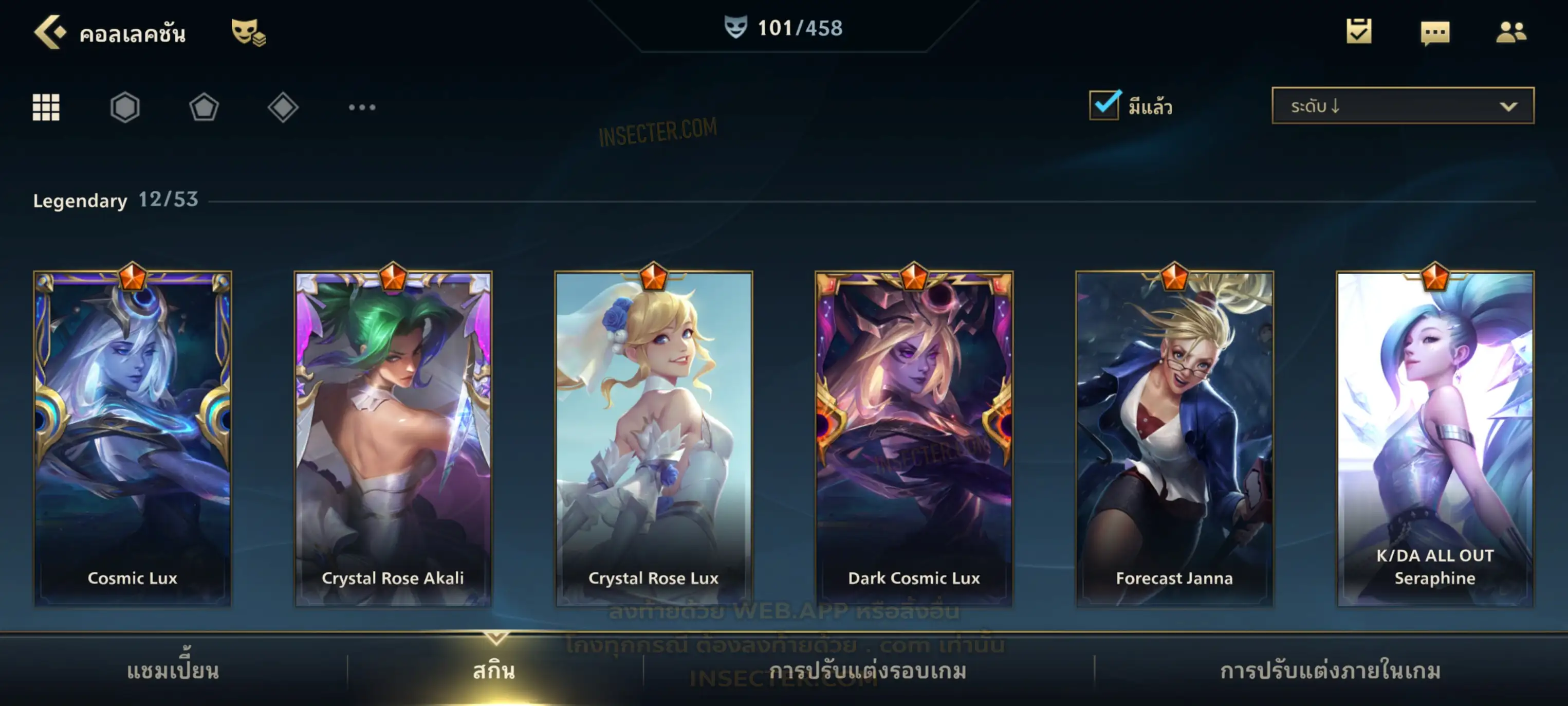Open the friends list icon

point(1511,32)
